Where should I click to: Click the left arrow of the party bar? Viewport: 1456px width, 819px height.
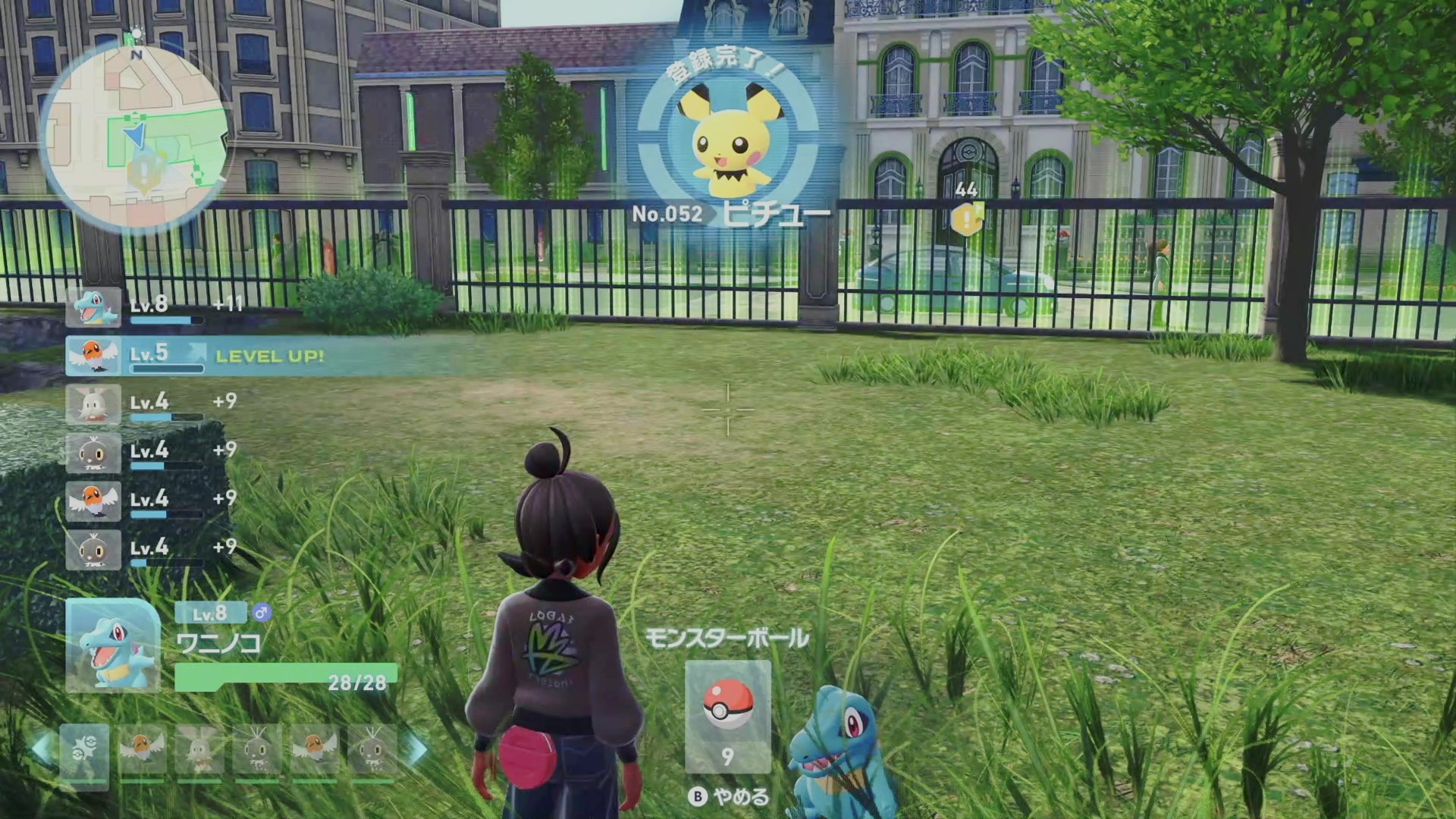tap(42, 749)
